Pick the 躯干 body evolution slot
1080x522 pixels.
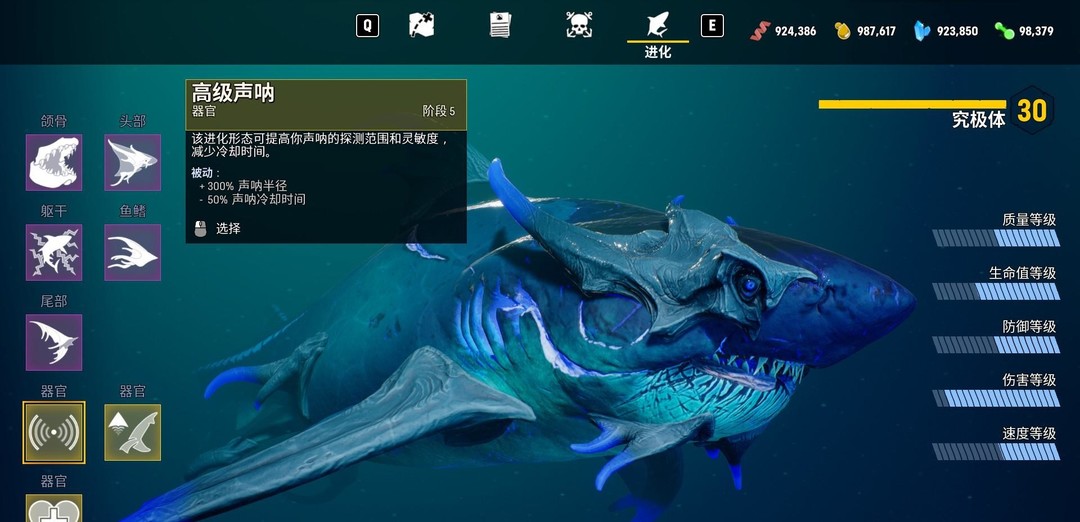[x=54, y=252]
